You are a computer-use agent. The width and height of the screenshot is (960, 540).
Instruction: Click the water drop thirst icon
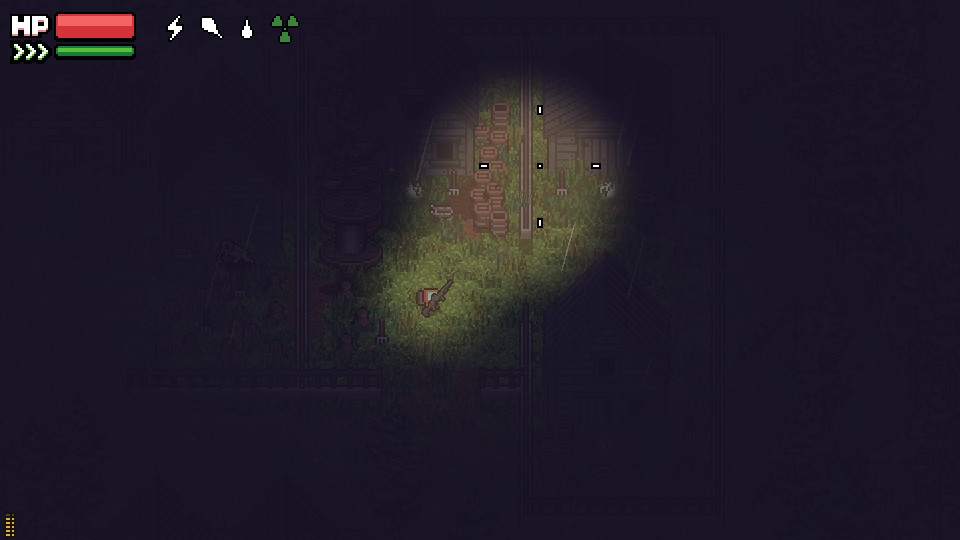pos(247,29)
